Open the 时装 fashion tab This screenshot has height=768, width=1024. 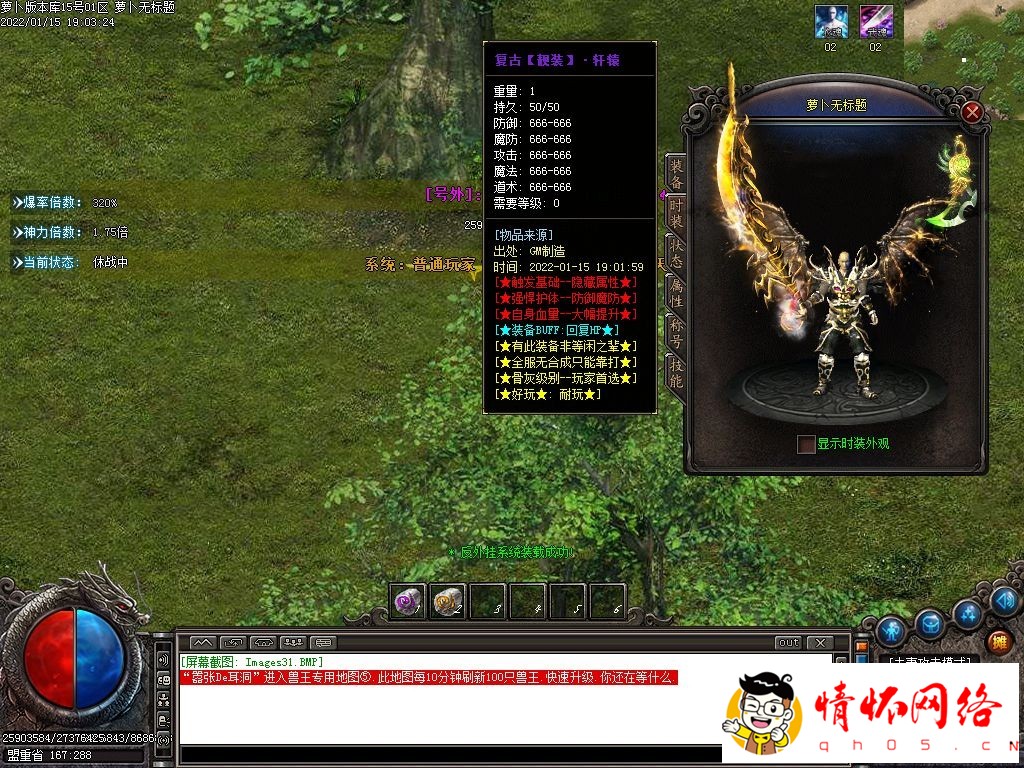[x=676, y=214]
